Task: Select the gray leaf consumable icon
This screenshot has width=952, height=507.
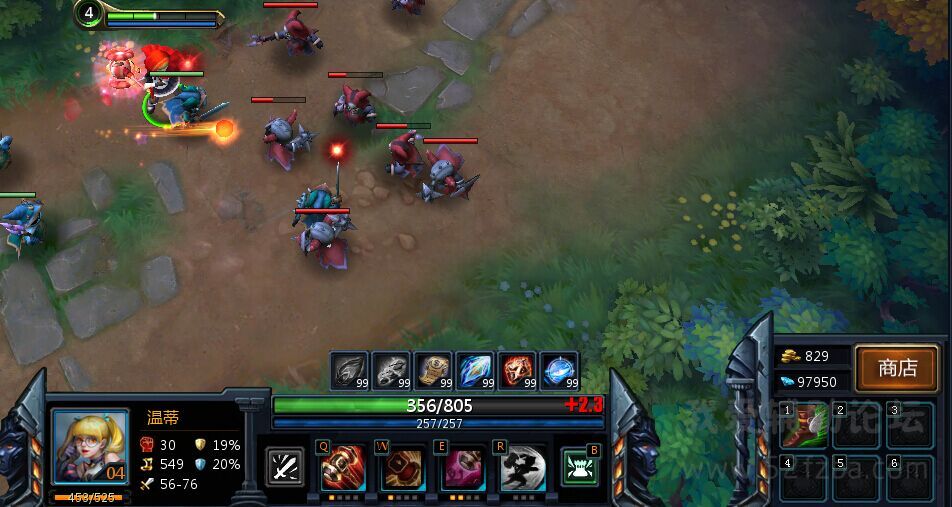Action: (x=350, y=370)
